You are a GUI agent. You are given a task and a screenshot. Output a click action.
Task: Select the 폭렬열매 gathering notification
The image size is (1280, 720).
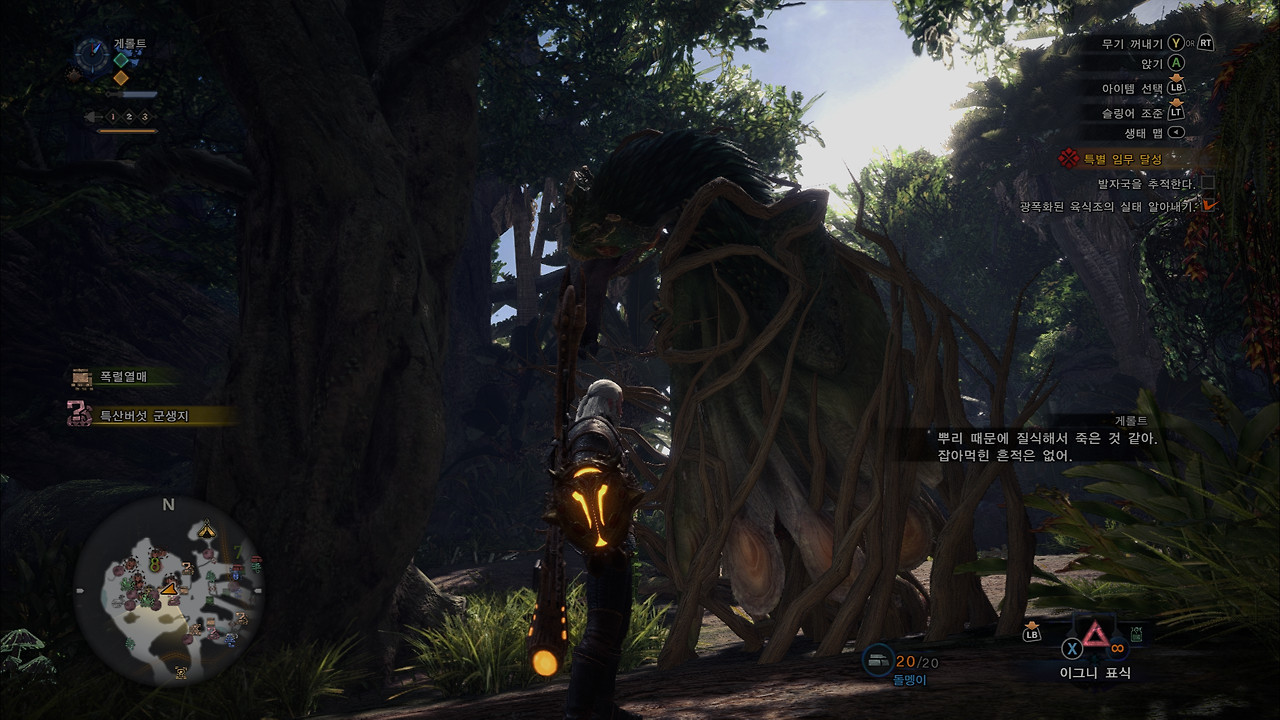point(122,377)
